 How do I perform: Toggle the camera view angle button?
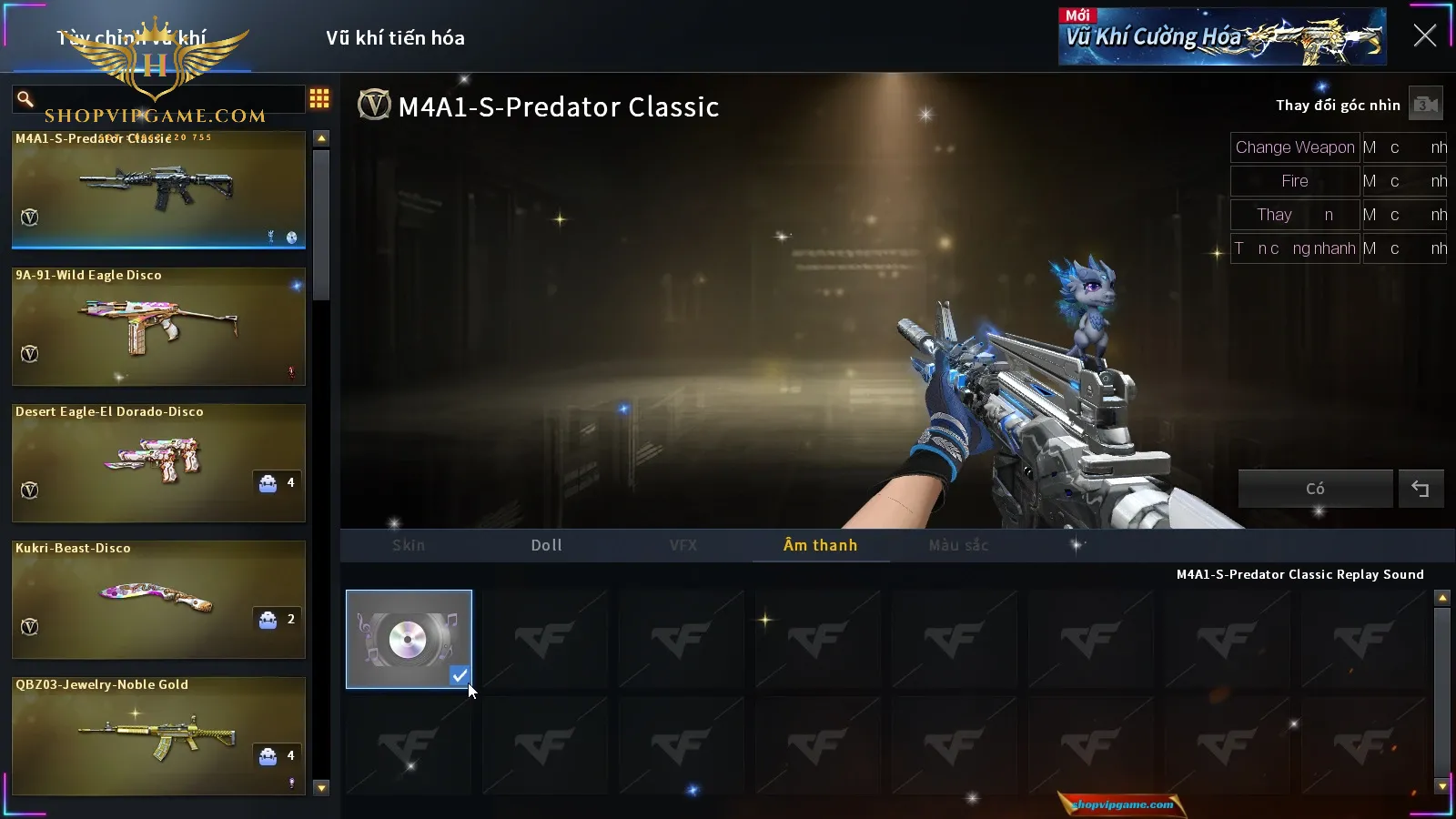1425,105
